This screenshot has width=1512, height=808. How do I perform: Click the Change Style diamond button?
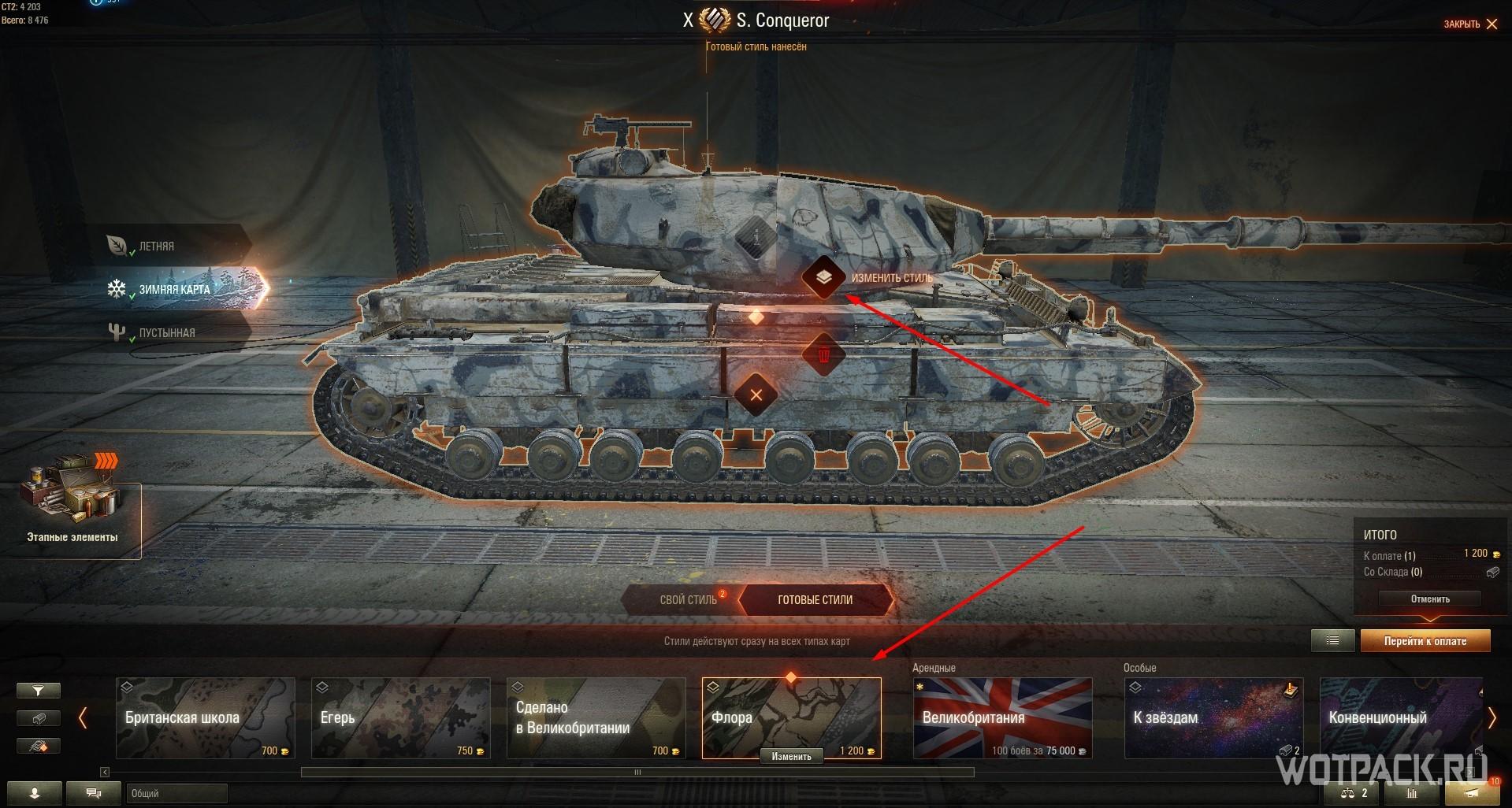coord(823,278)
